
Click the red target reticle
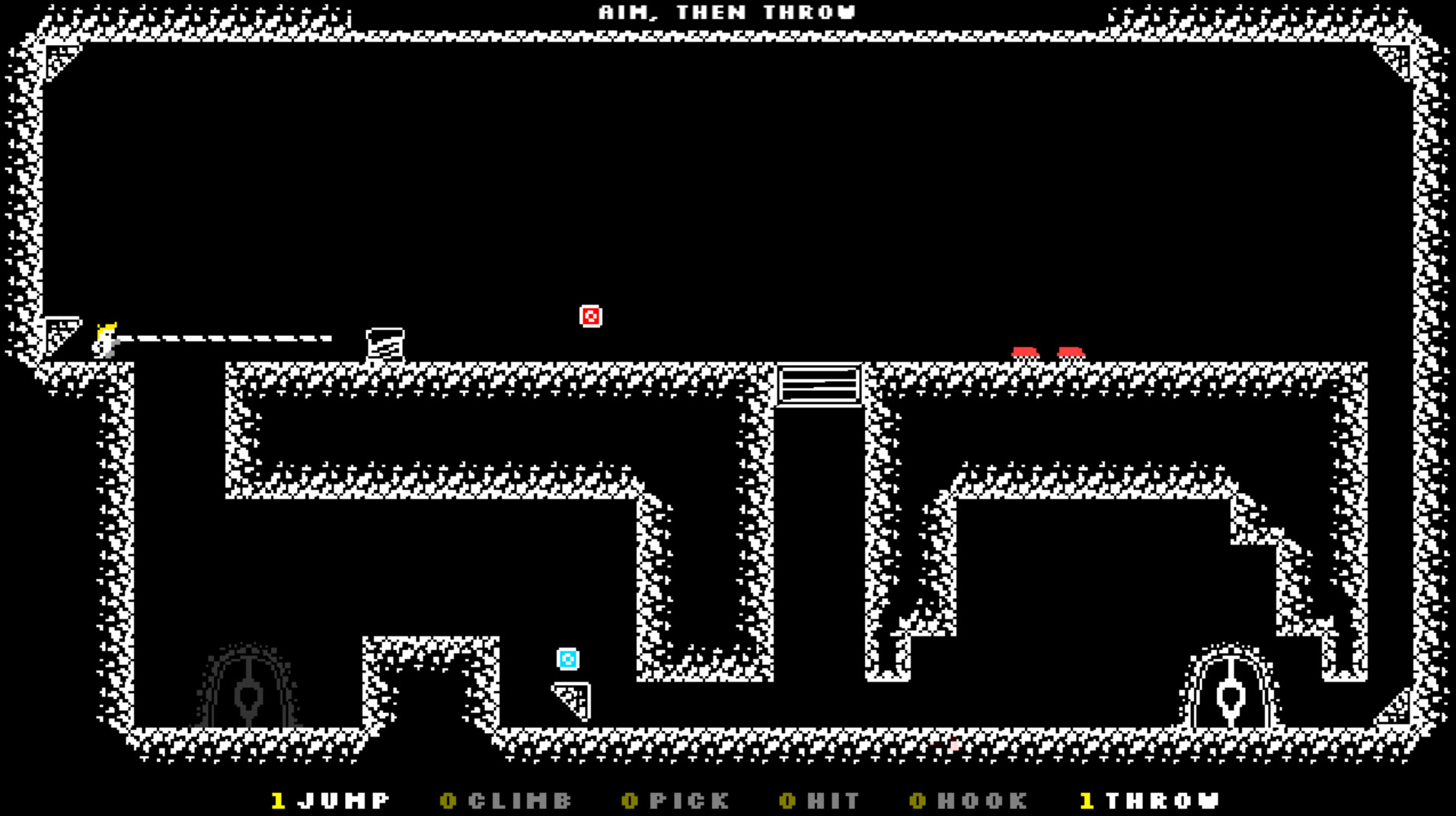[590, 315]
